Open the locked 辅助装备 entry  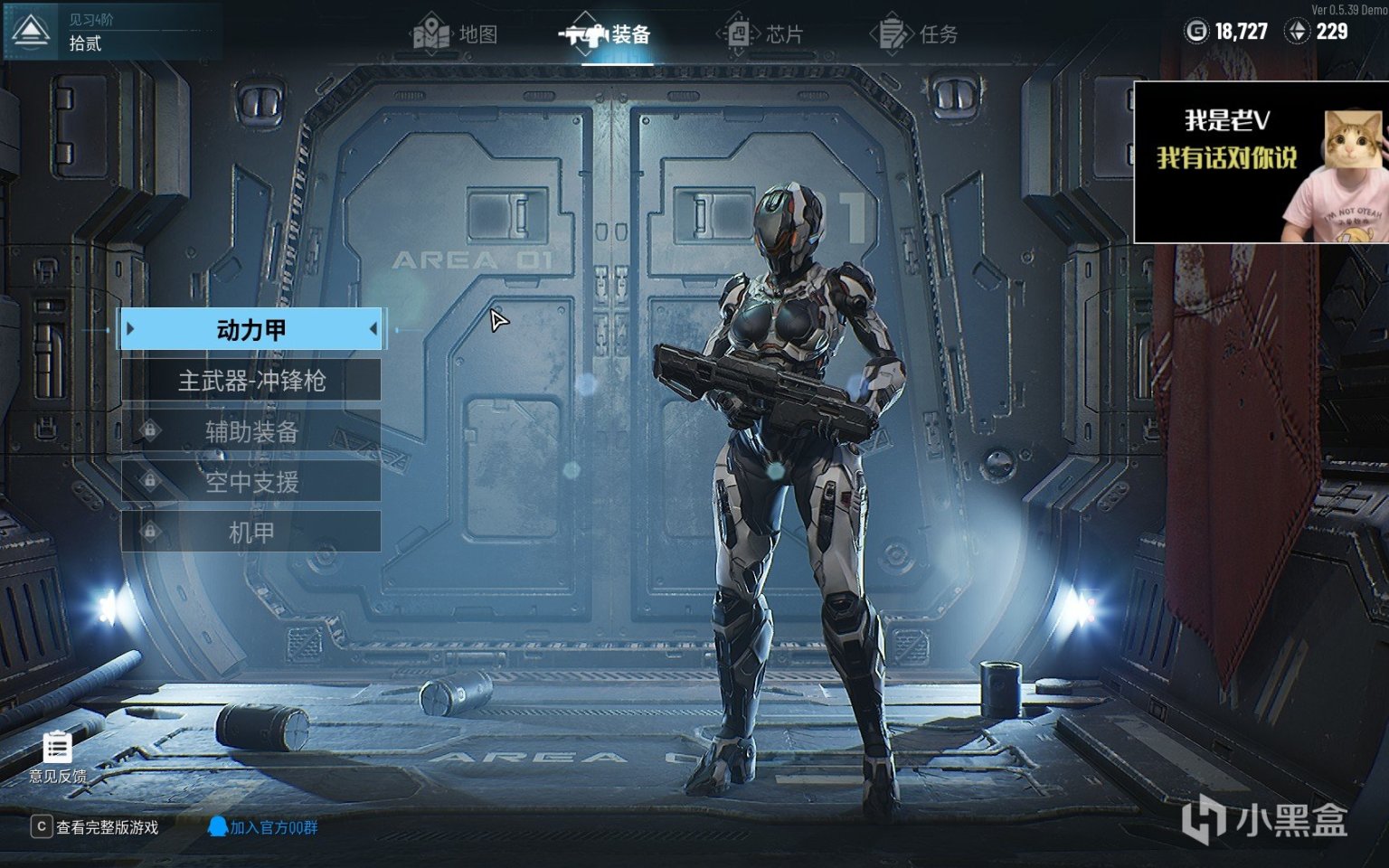point(251,431)
